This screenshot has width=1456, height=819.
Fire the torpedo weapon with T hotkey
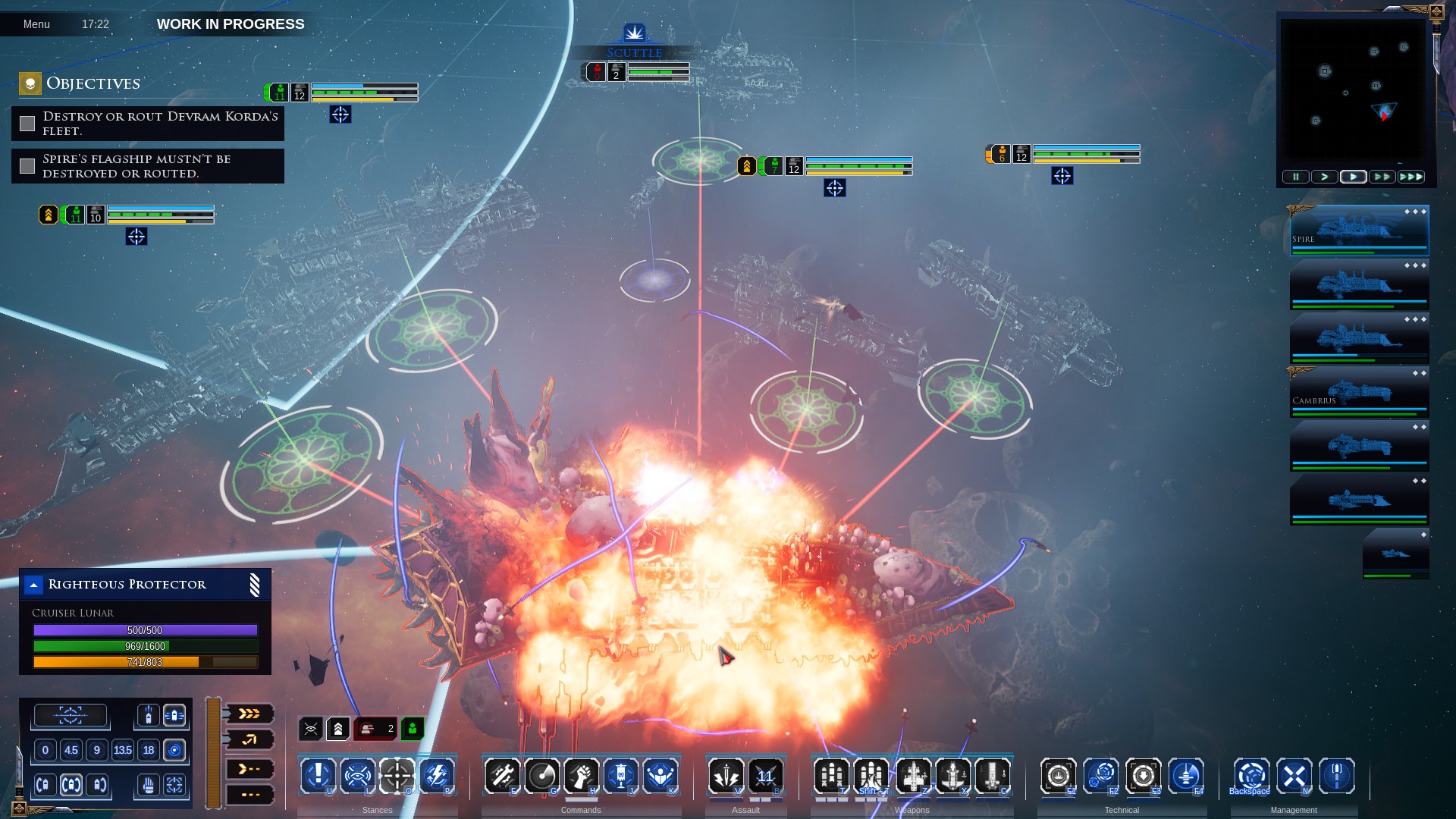tap(831, 776)
